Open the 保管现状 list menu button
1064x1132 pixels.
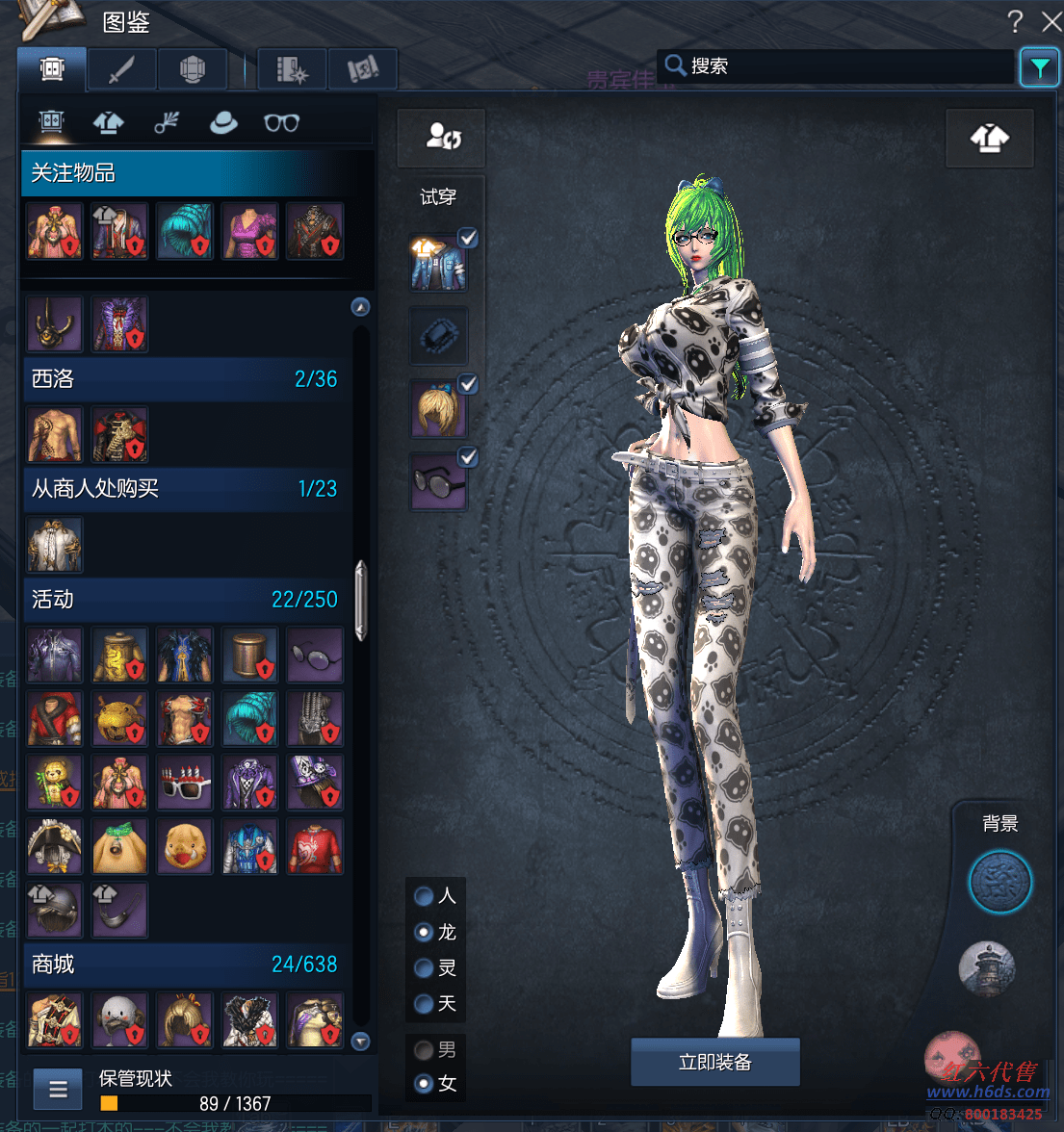click(58, 1090)
